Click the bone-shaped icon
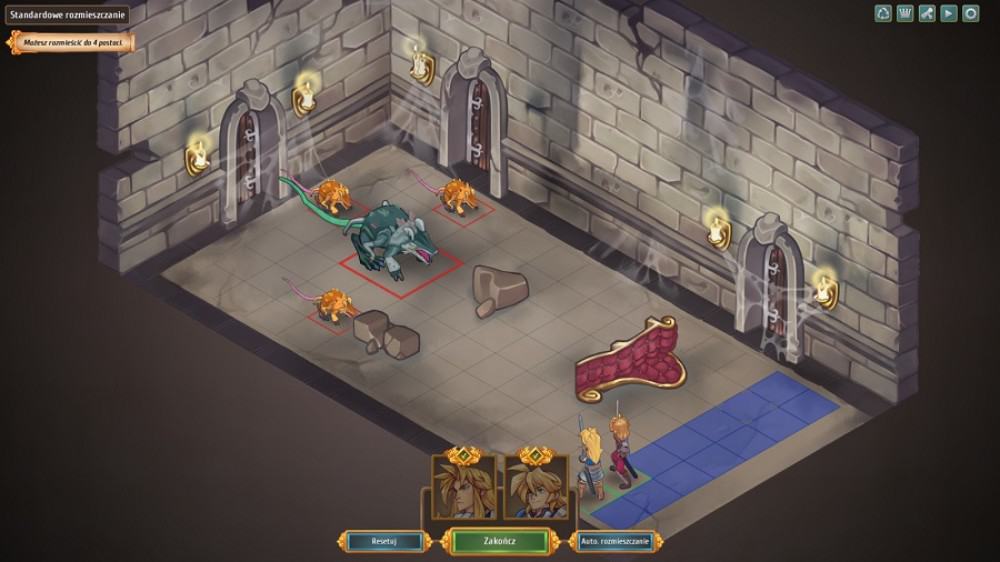Viewport: 1000px width, 562px height. point(927,14)
